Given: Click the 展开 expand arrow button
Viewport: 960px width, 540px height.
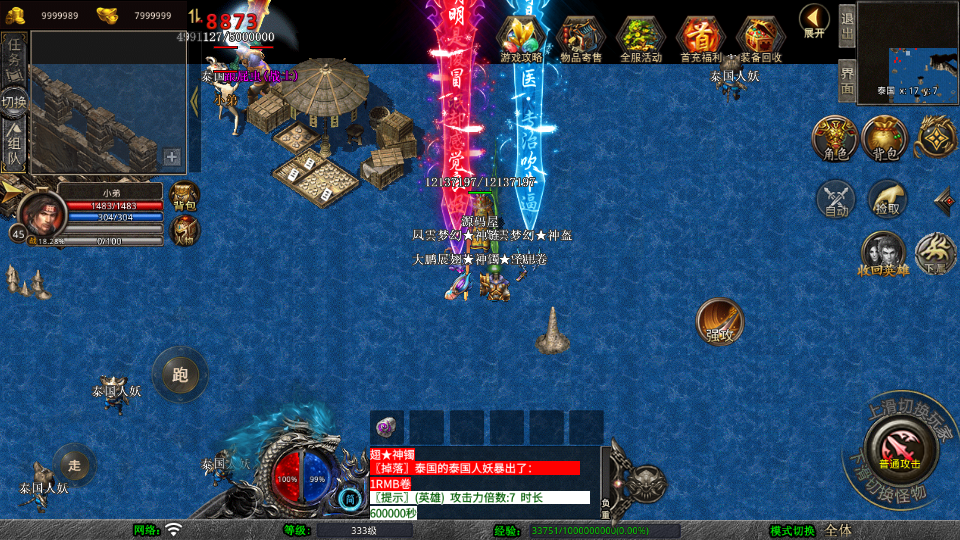Looking at the screenshot, I should (814, 20).
